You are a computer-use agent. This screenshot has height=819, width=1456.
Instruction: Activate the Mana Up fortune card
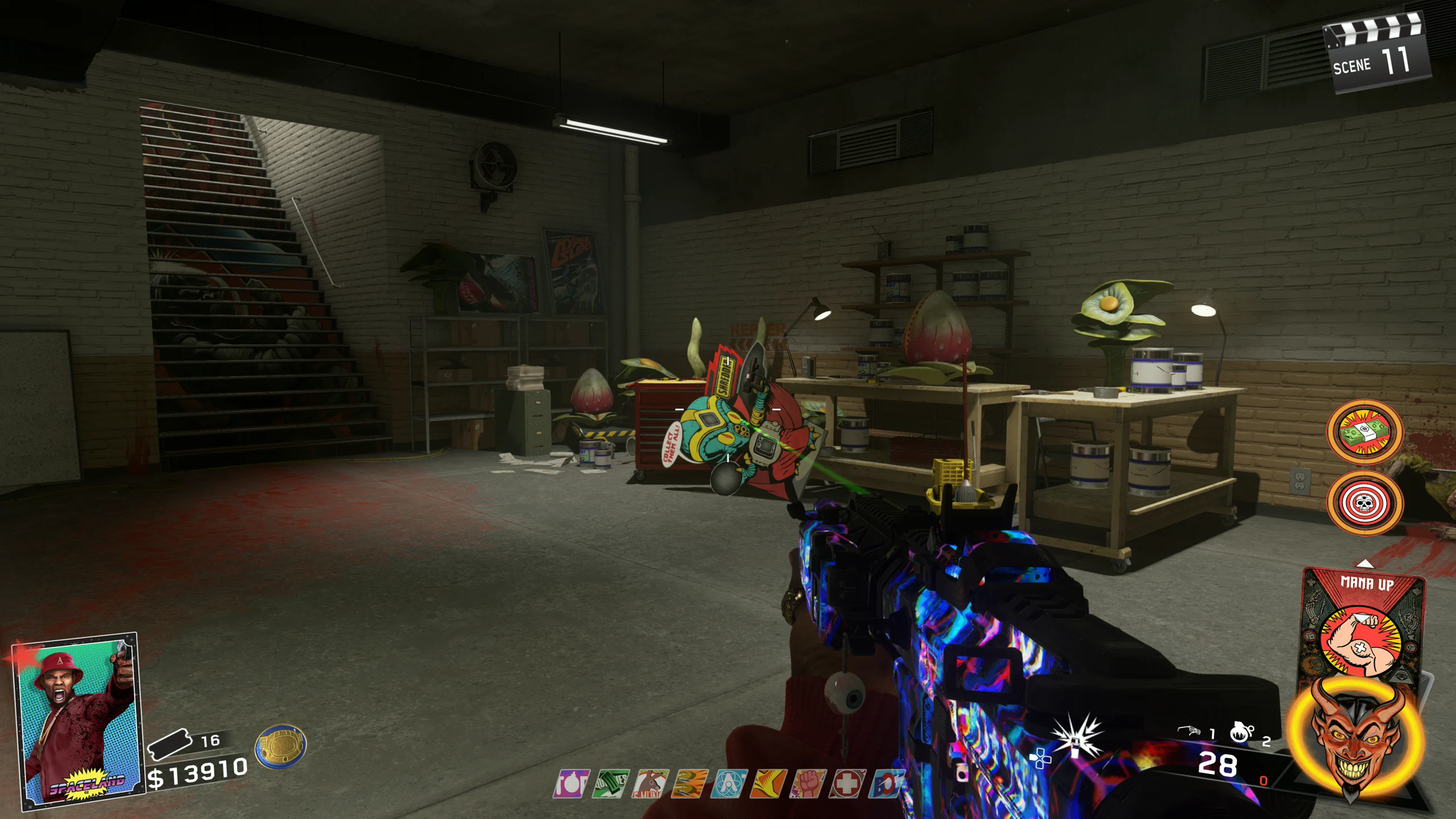1363,626
